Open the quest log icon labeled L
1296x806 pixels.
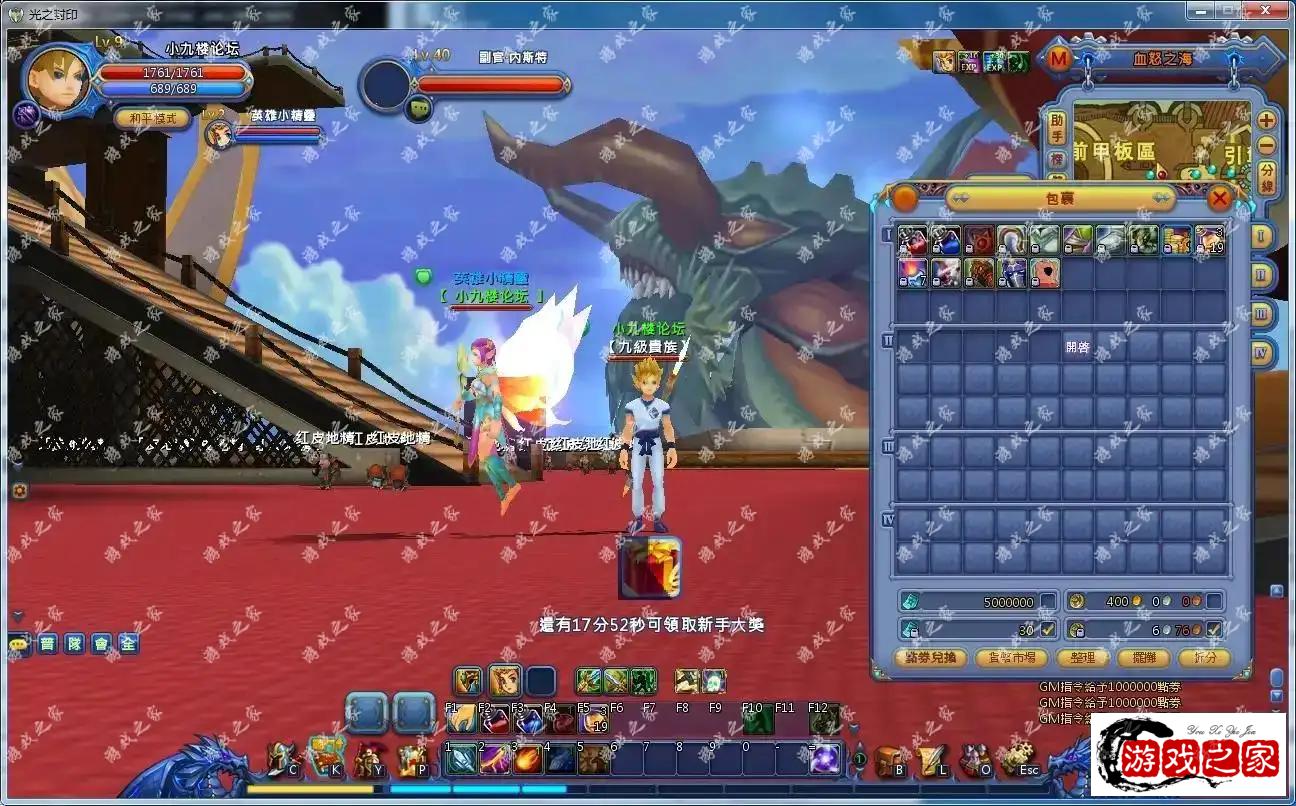[932, 761]
